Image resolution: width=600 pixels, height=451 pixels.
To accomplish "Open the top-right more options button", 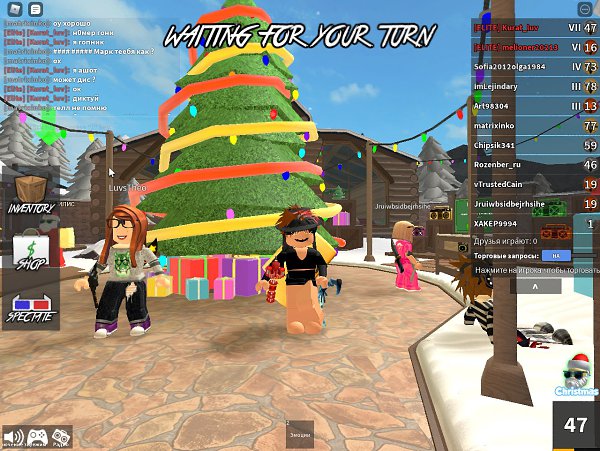I will click(585, 9).
